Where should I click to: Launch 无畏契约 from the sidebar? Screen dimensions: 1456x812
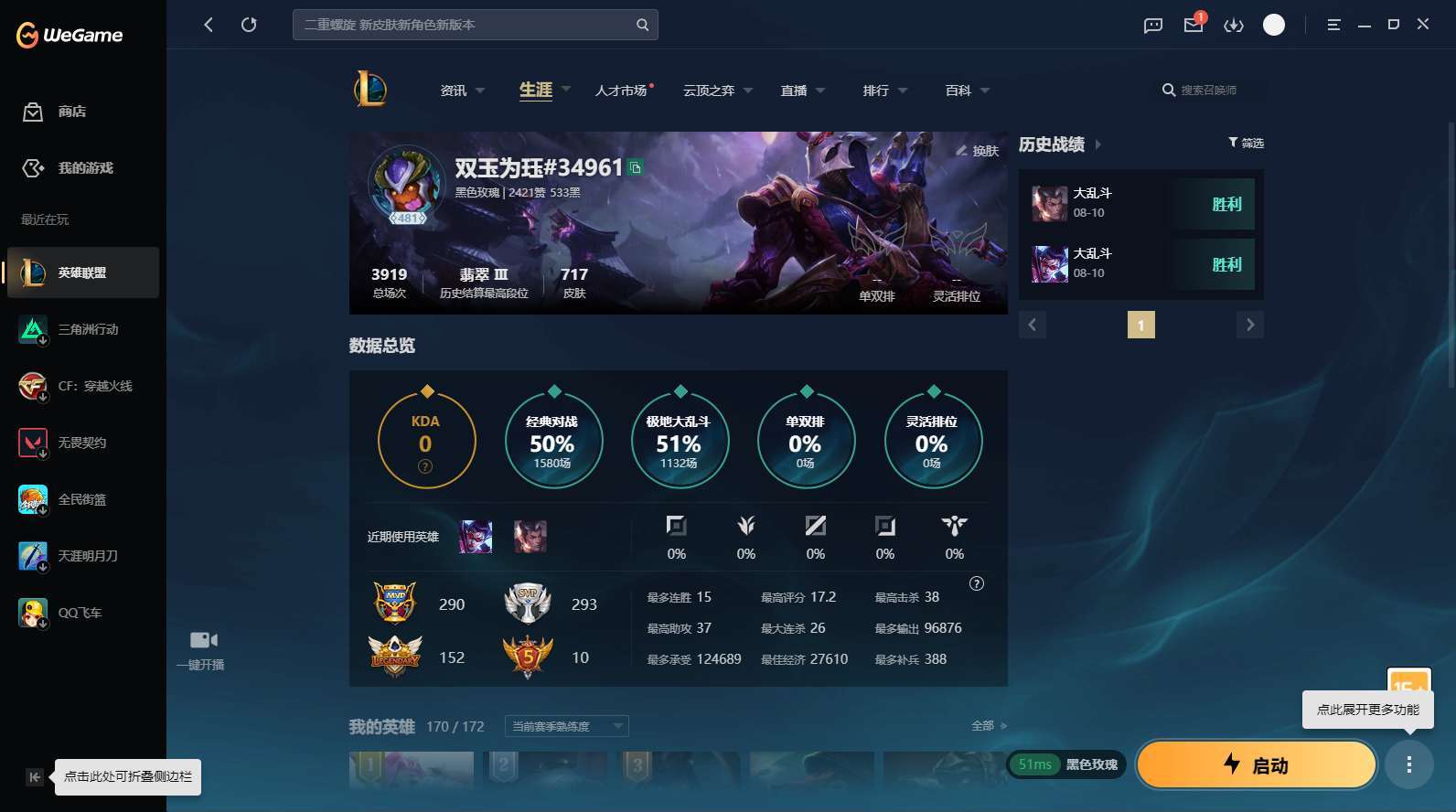coord(82,443)
